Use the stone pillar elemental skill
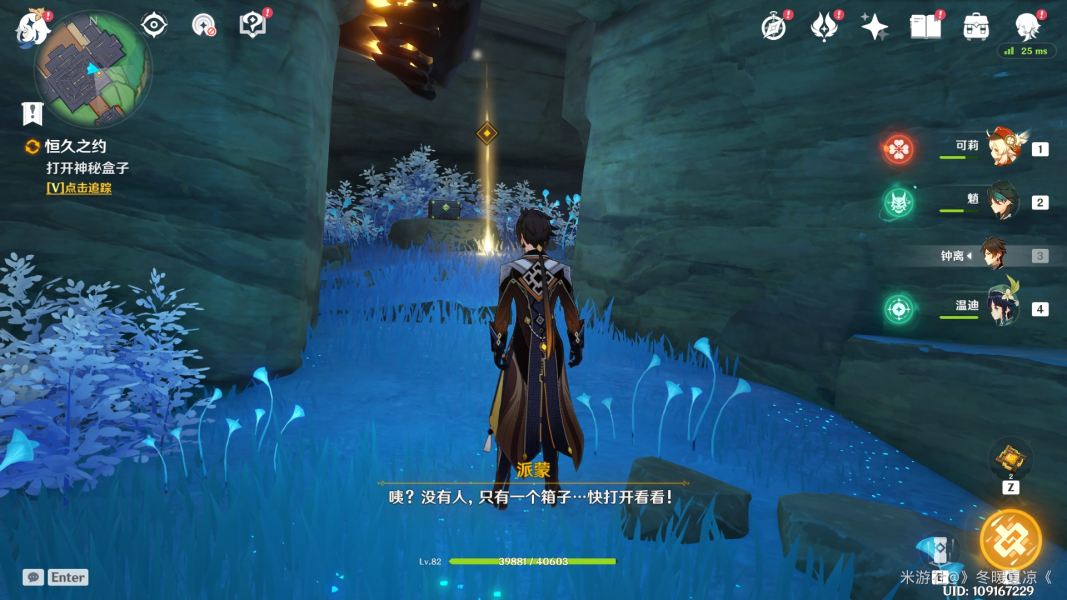The image size is (1067, 600). (937, 551)
